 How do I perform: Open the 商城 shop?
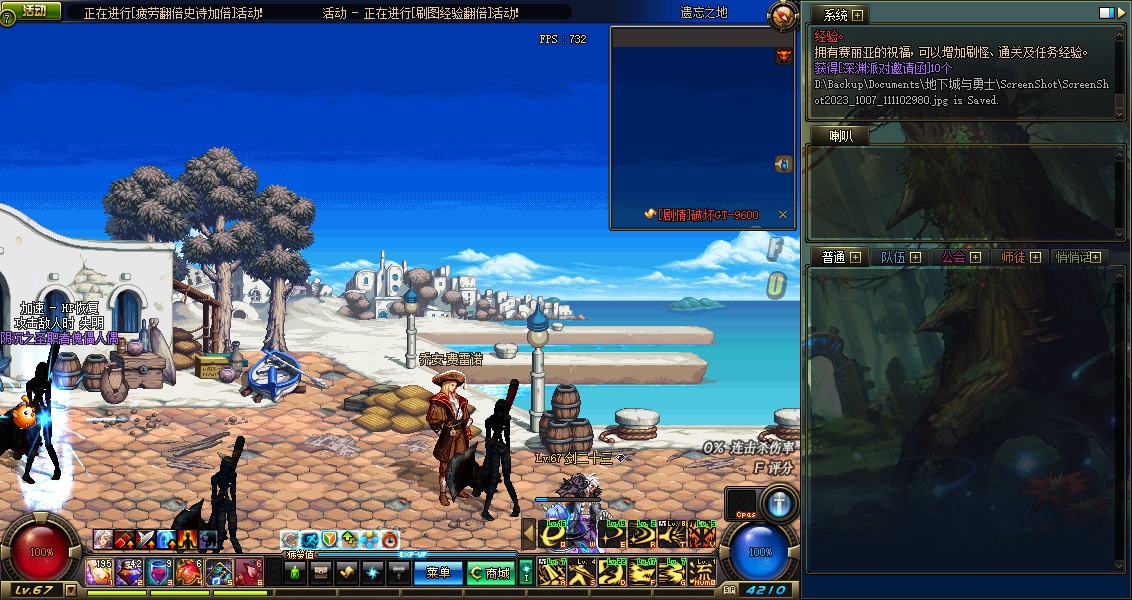490,573
